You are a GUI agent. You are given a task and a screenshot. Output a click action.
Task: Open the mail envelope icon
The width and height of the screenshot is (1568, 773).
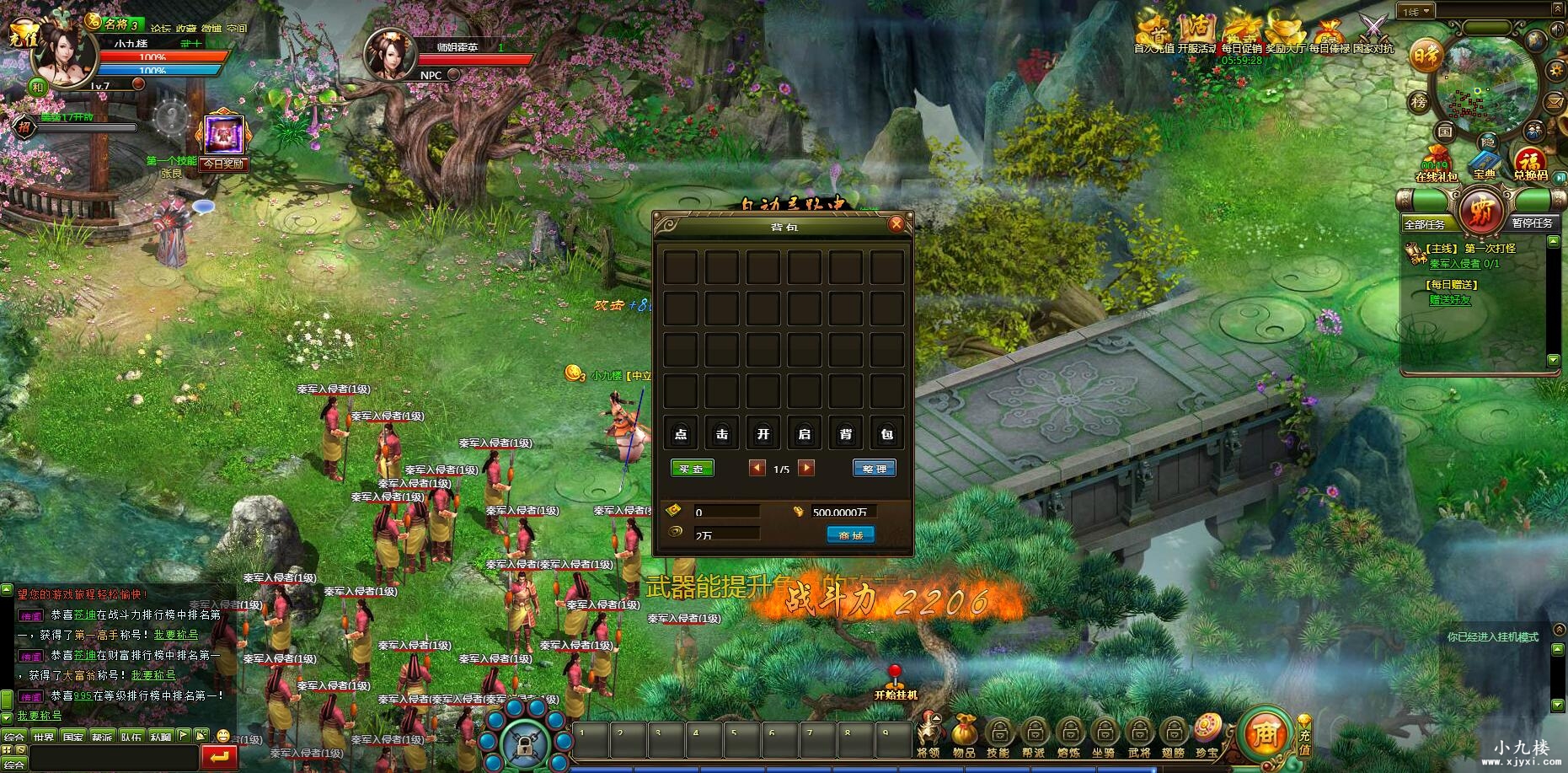pos(1553,103)
